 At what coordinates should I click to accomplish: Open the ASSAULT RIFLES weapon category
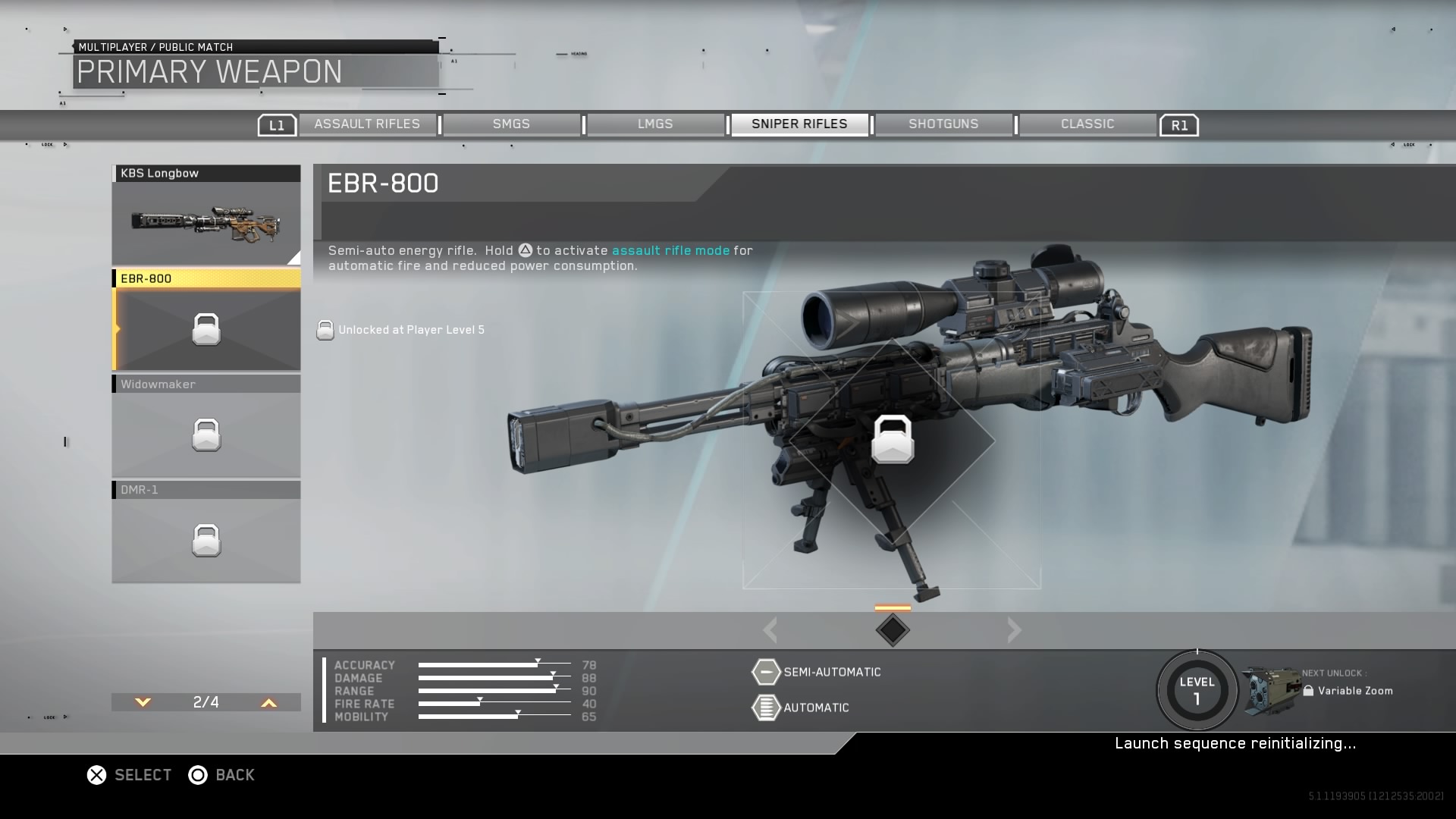point(368,124)
